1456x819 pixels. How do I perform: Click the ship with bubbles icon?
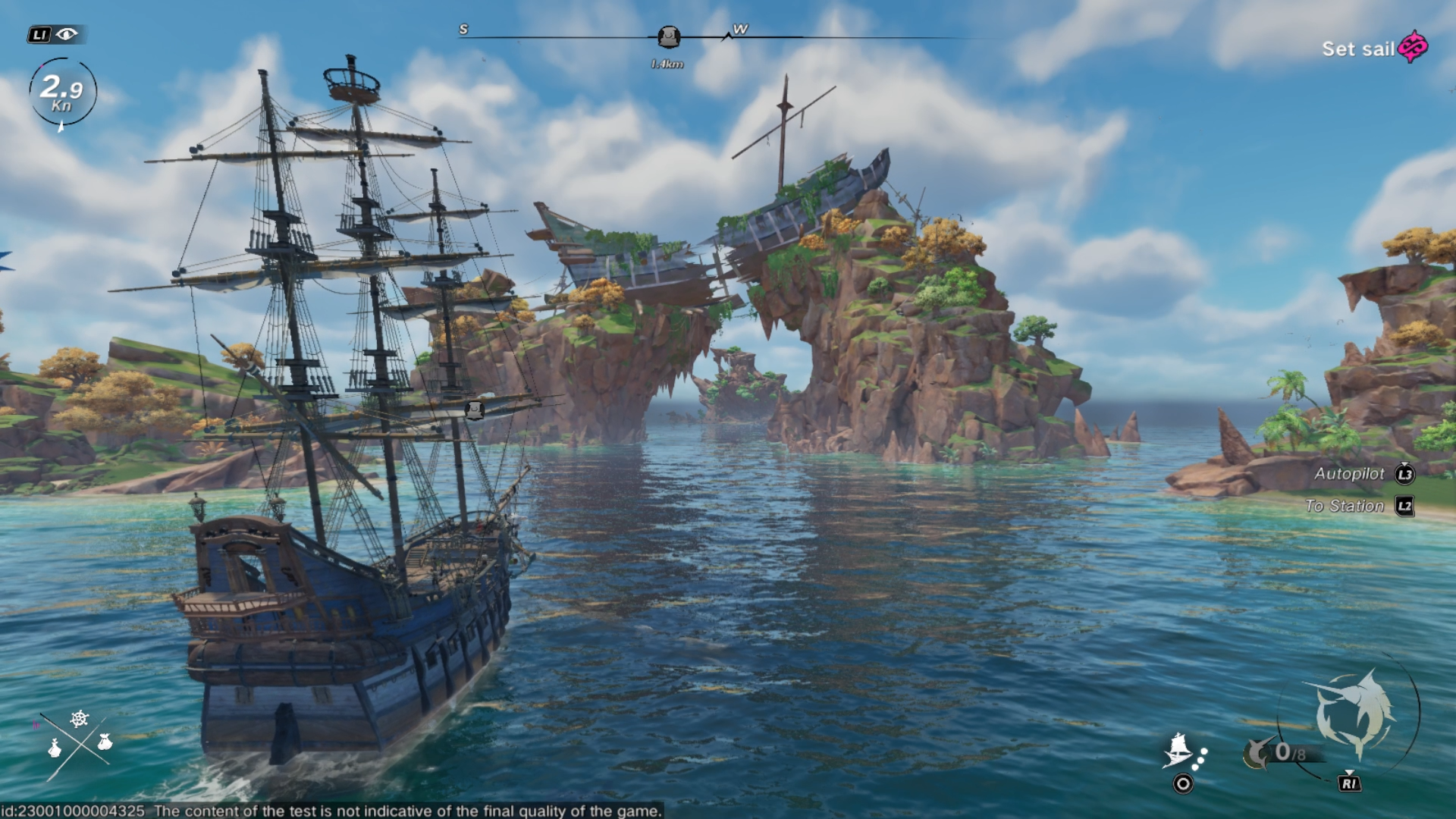click(x=1183, y=751)
